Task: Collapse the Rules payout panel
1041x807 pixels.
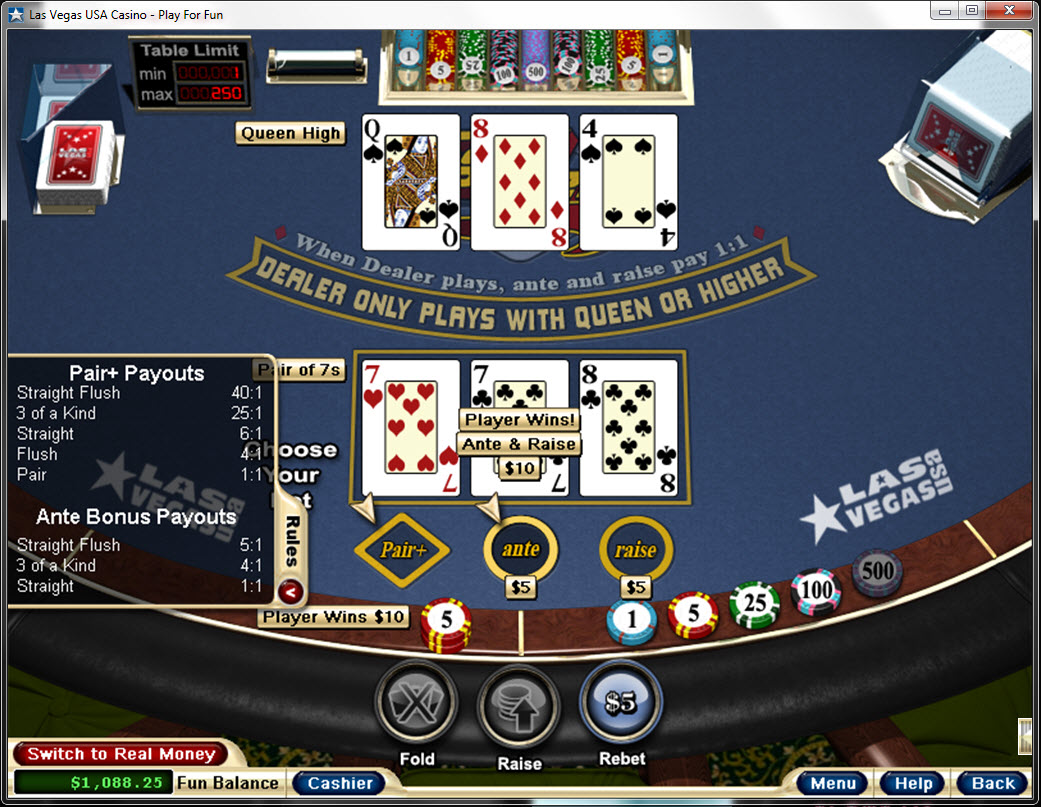Action: (291, 590)
